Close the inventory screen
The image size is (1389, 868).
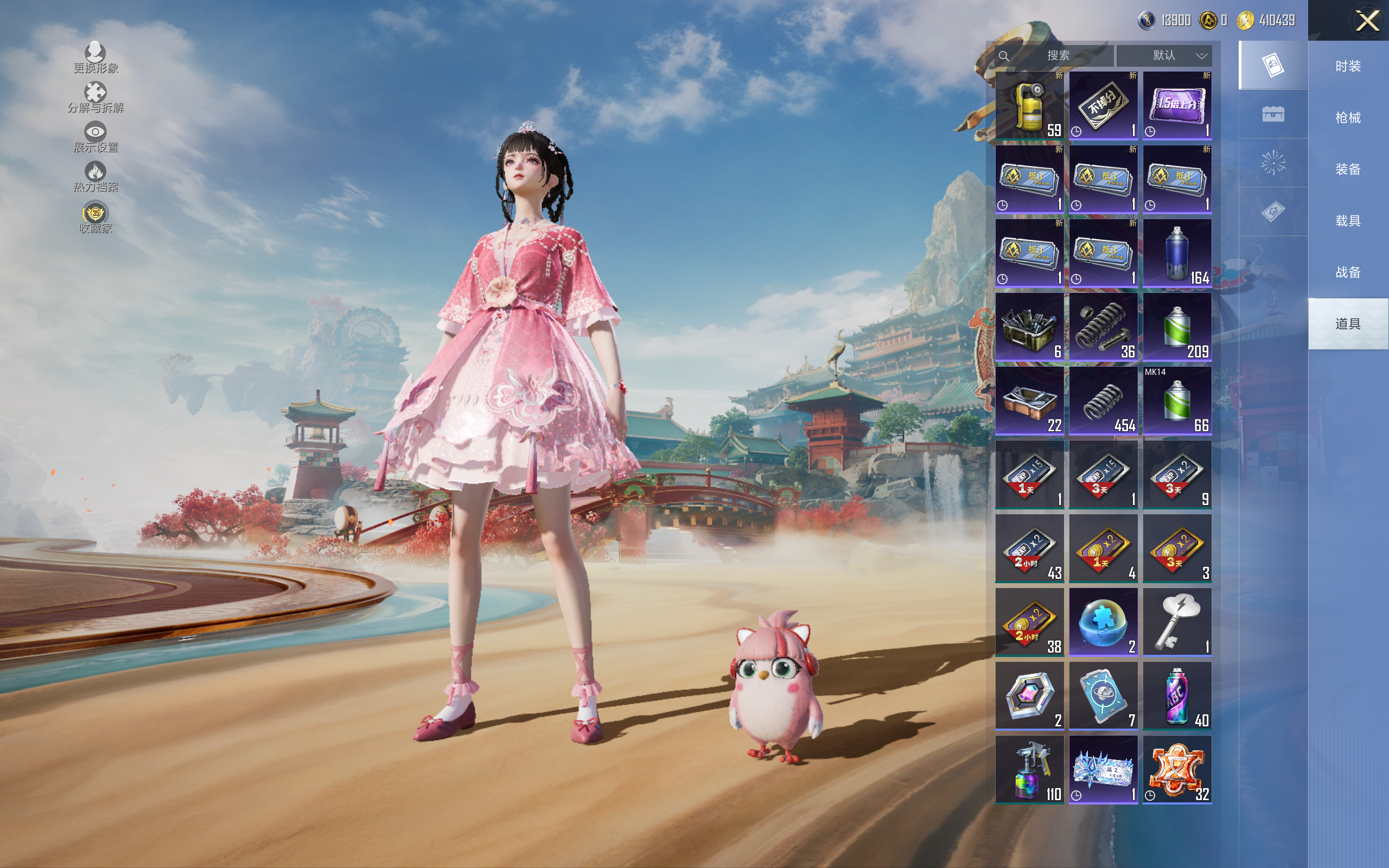click(1367, 21)
